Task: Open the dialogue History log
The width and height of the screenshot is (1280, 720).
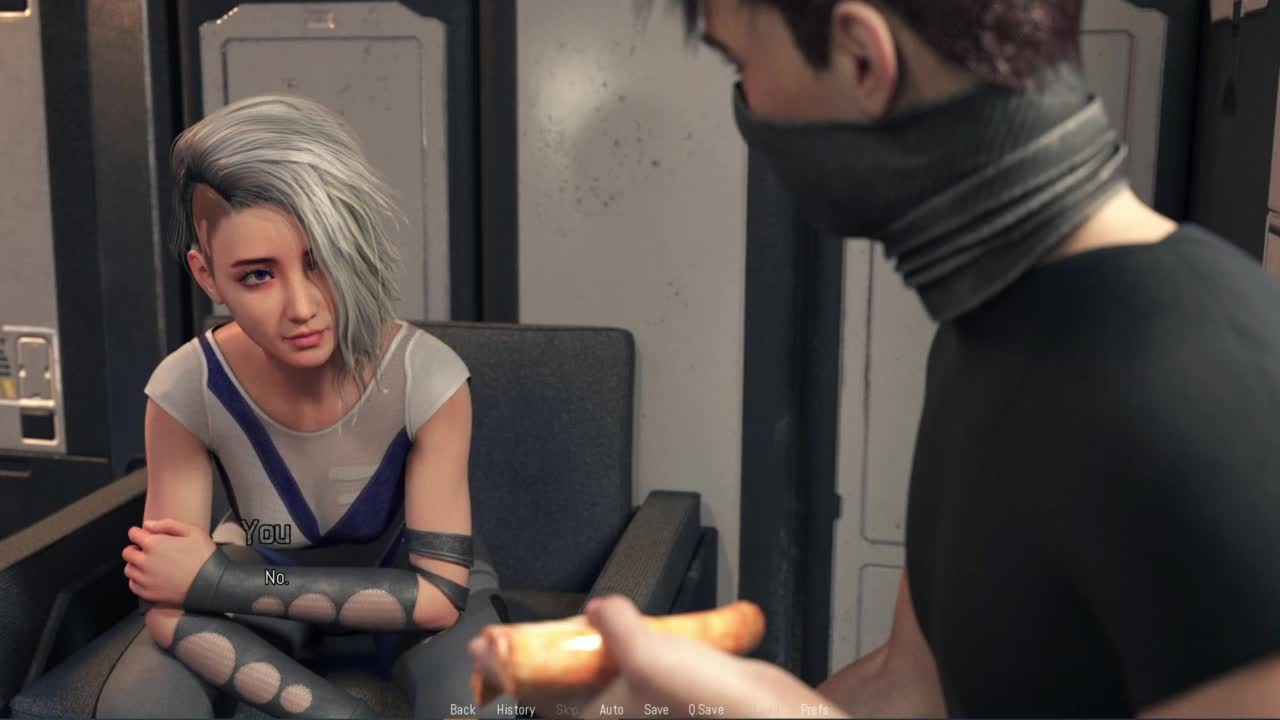Action: (x=516, y=710)
